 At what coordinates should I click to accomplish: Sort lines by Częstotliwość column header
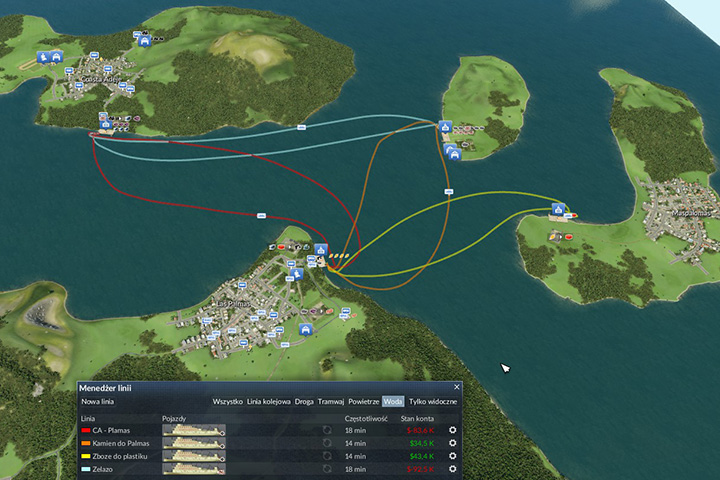click(366, 417)
